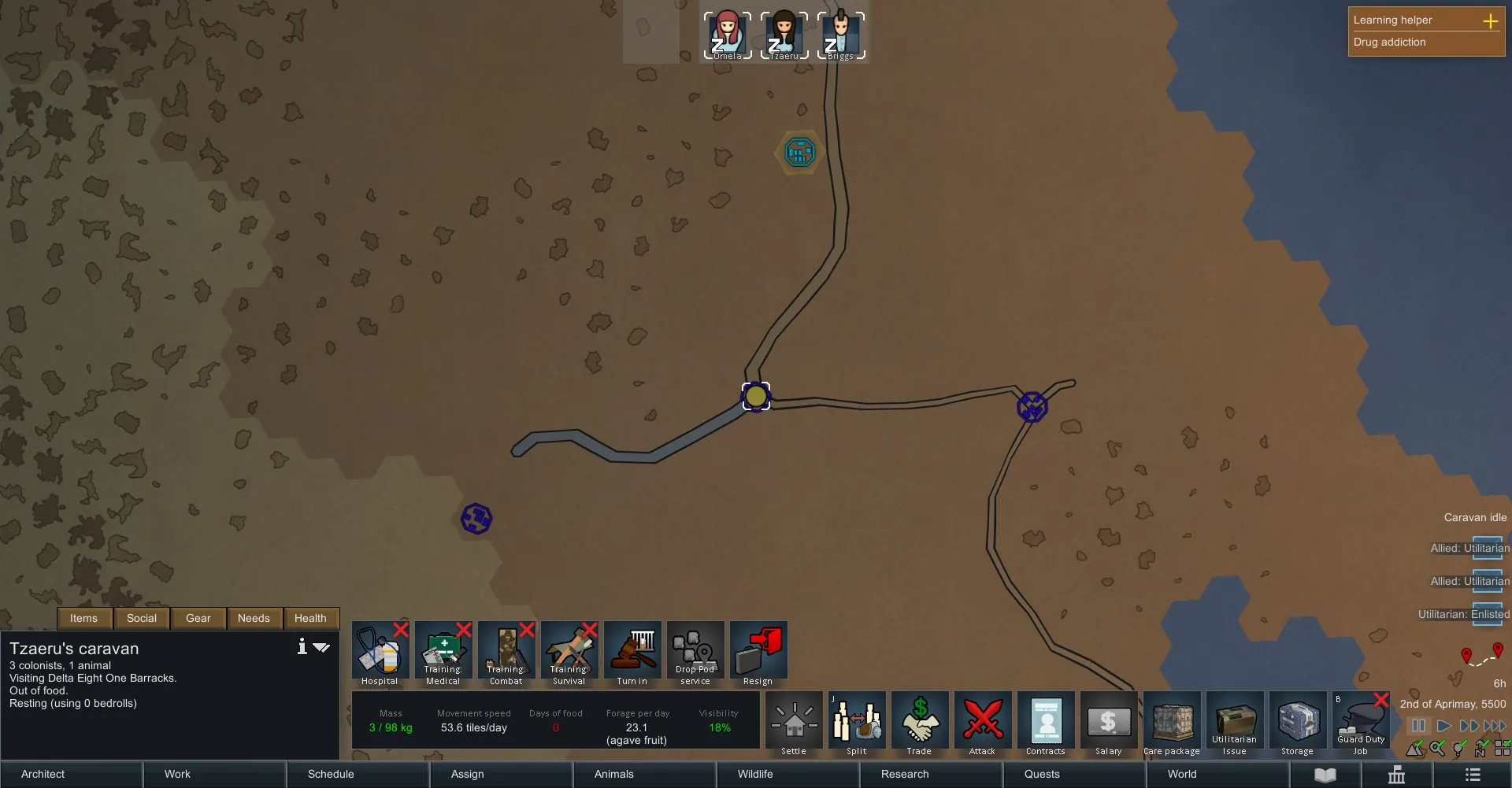Select colonist Briggs portrait
Image resolution: width=1512 pixels, height=788 pixels.
pos(841,35)
